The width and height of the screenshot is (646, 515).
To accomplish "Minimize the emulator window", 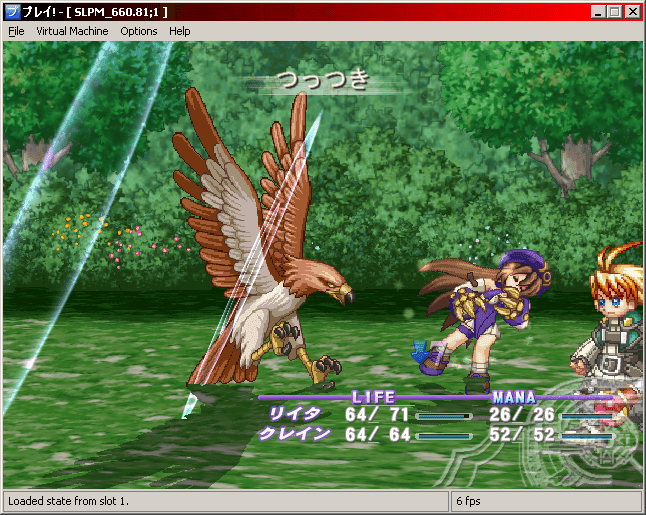I will pos(597,11).
